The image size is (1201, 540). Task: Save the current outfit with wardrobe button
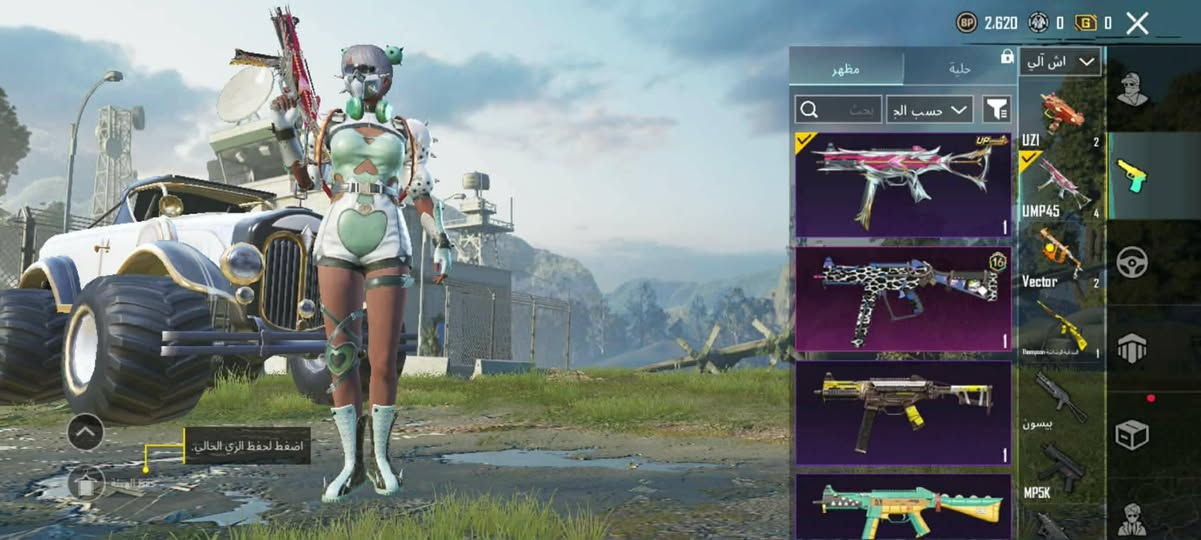click(x=87, y=485)
